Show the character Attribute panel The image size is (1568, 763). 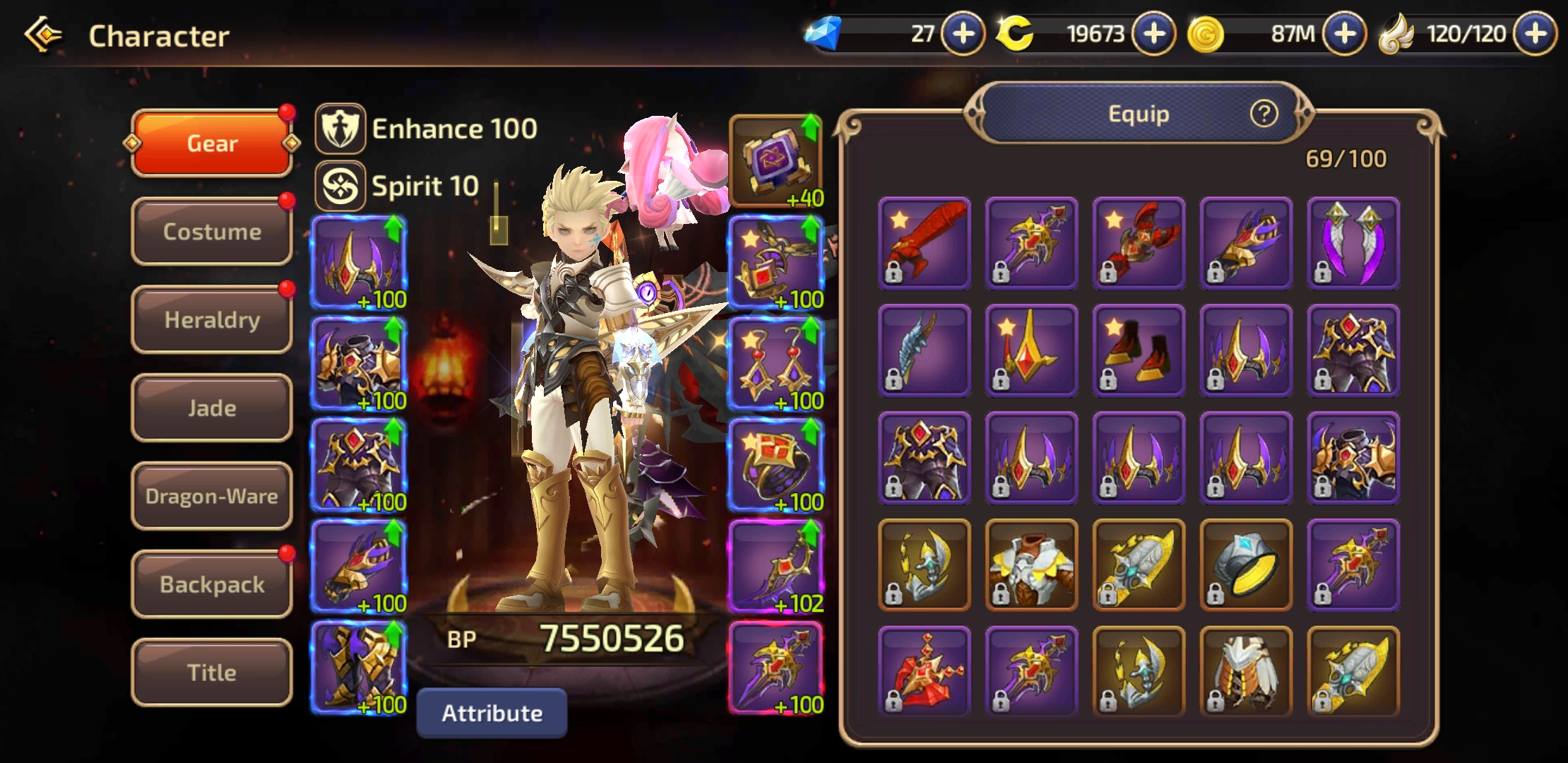coord(492,714)
